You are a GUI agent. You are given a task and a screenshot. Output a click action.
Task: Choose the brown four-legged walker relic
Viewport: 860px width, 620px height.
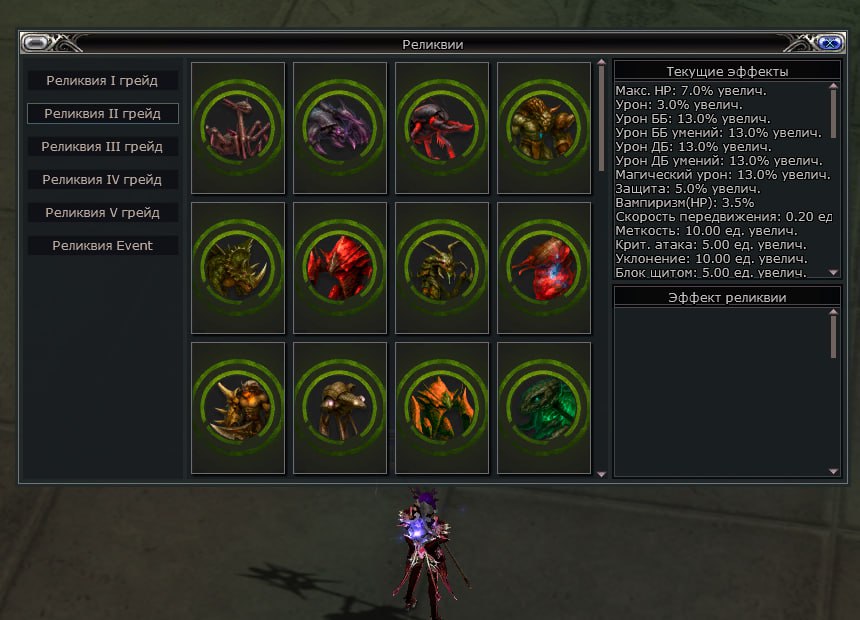[x=340, y=407]
